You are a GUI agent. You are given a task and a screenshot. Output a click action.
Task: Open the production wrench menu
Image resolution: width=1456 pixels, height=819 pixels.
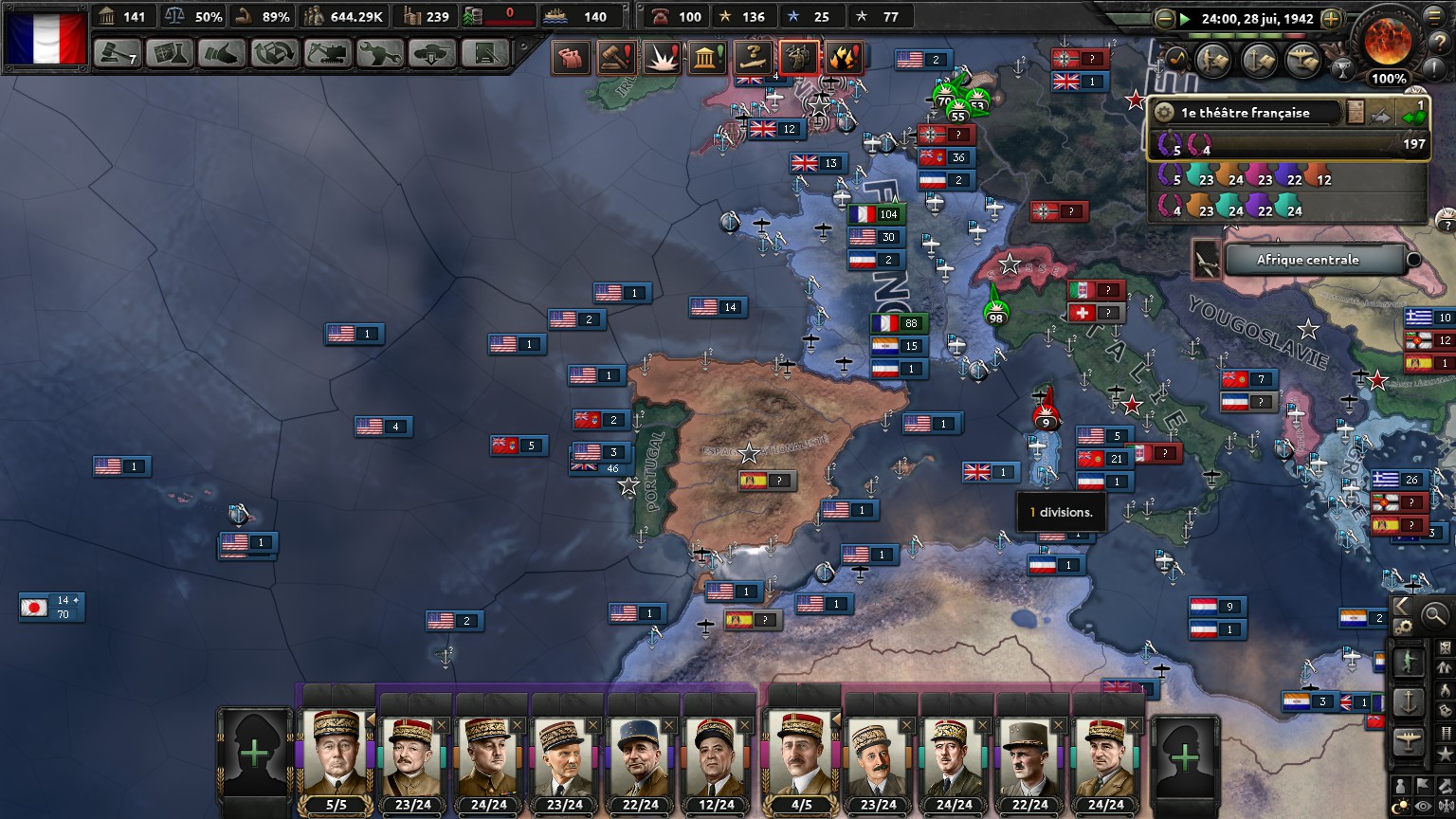(x=380, y=53)
